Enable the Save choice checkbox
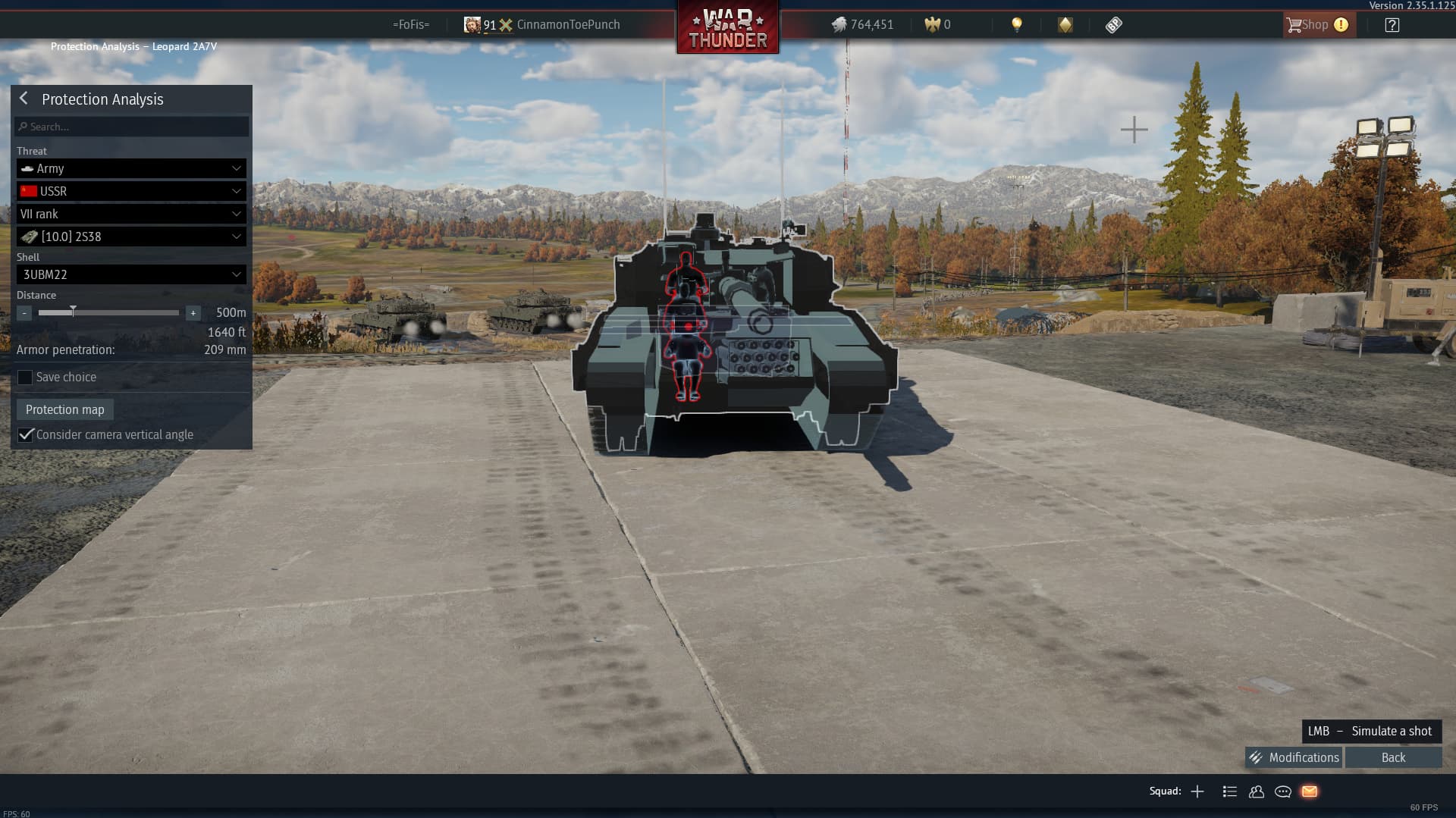The image size is (1456, 818). pyautogui.click(x=25, y=377)
